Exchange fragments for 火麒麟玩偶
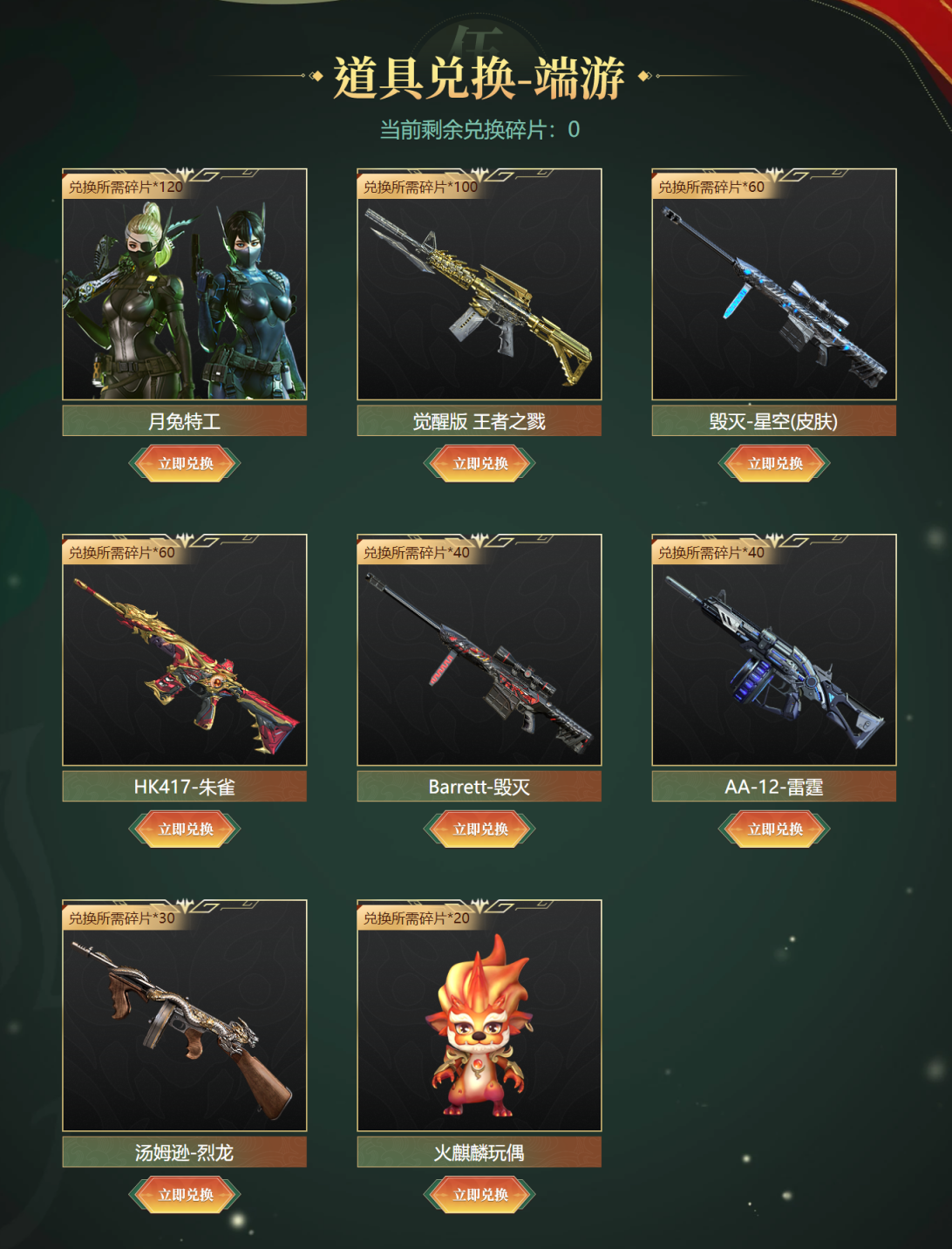952x1249 pixels. pos(479,1194)
